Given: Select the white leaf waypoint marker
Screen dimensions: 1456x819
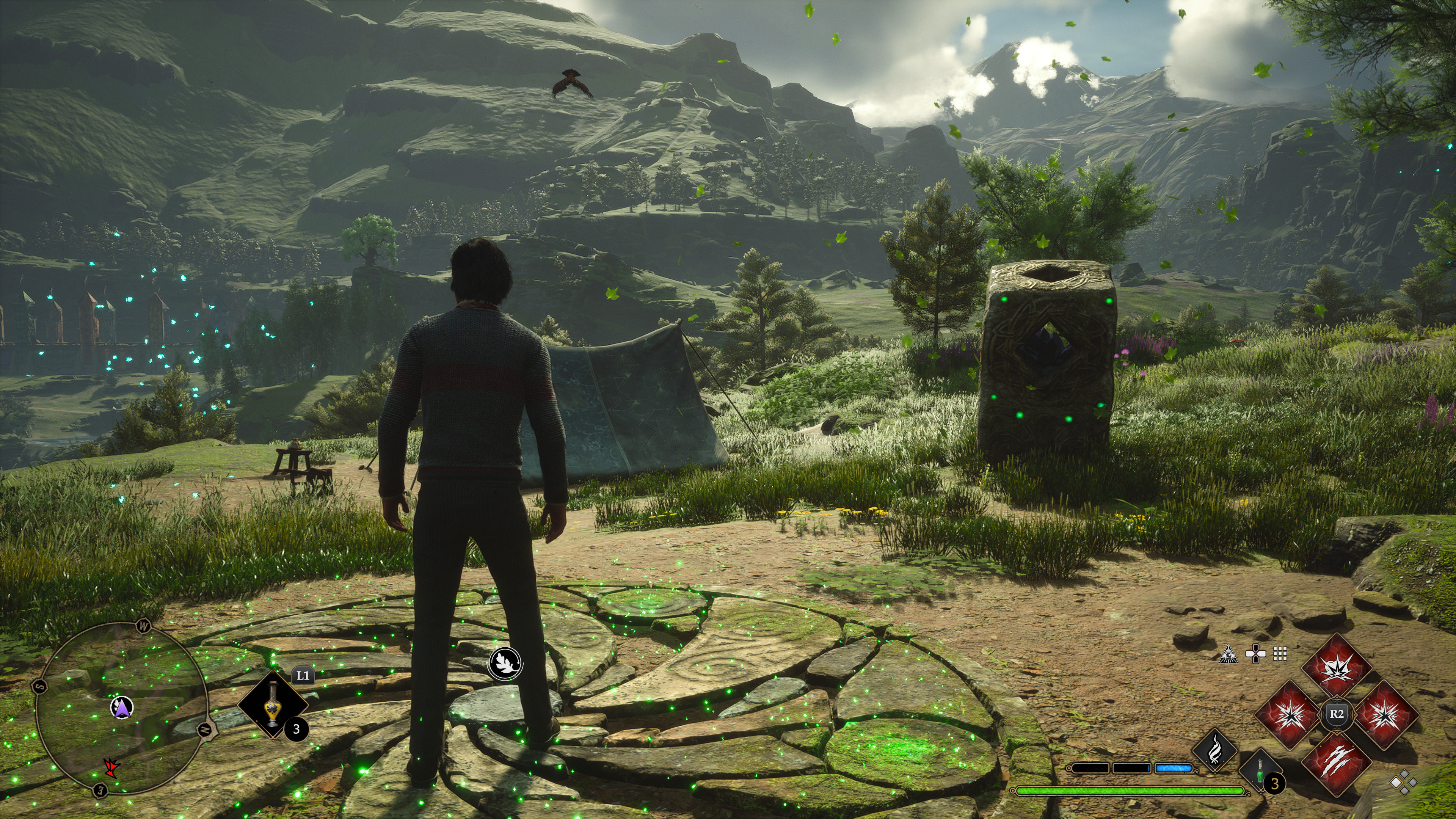Looking at the screenshot, I should 505,662.
